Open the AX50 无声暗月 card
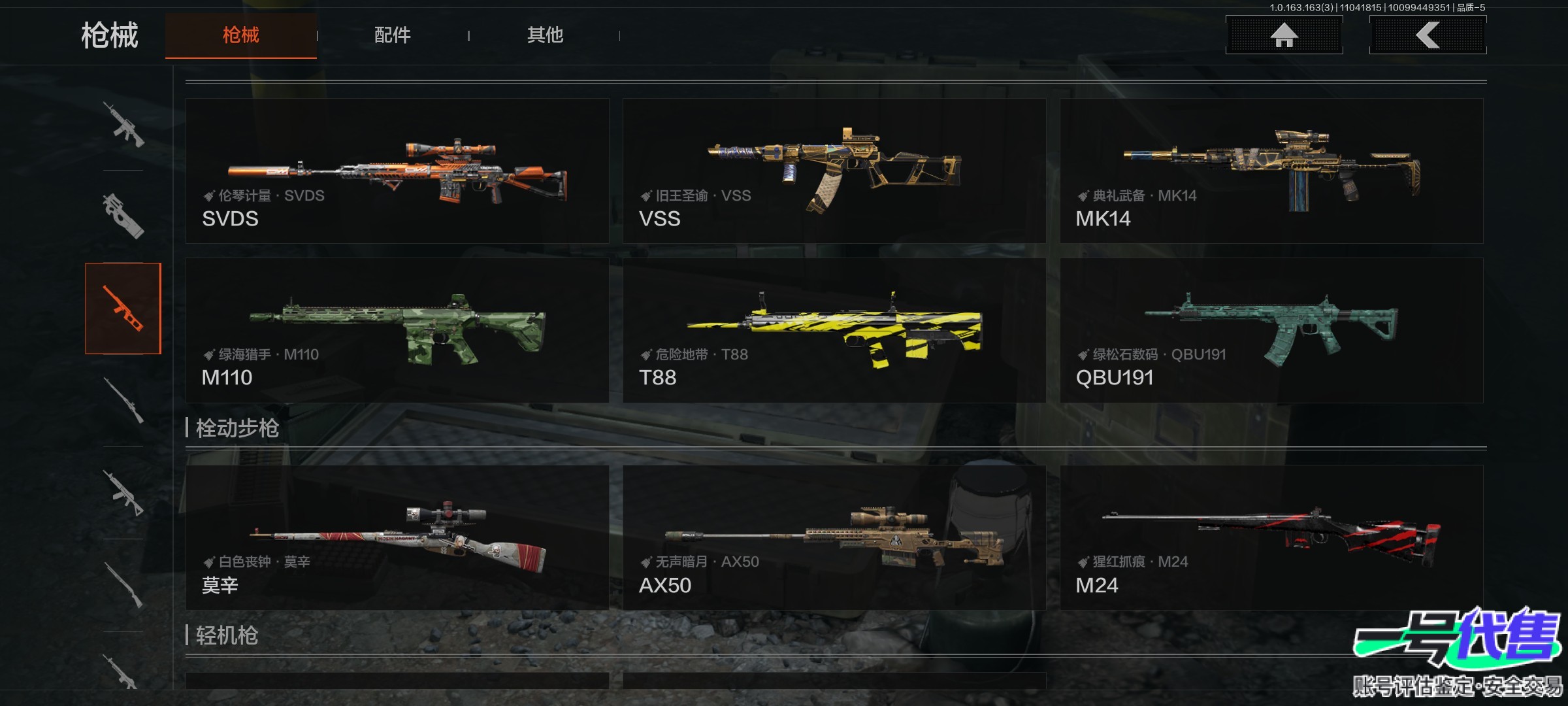1568x706 pixels. click(834, 537)
